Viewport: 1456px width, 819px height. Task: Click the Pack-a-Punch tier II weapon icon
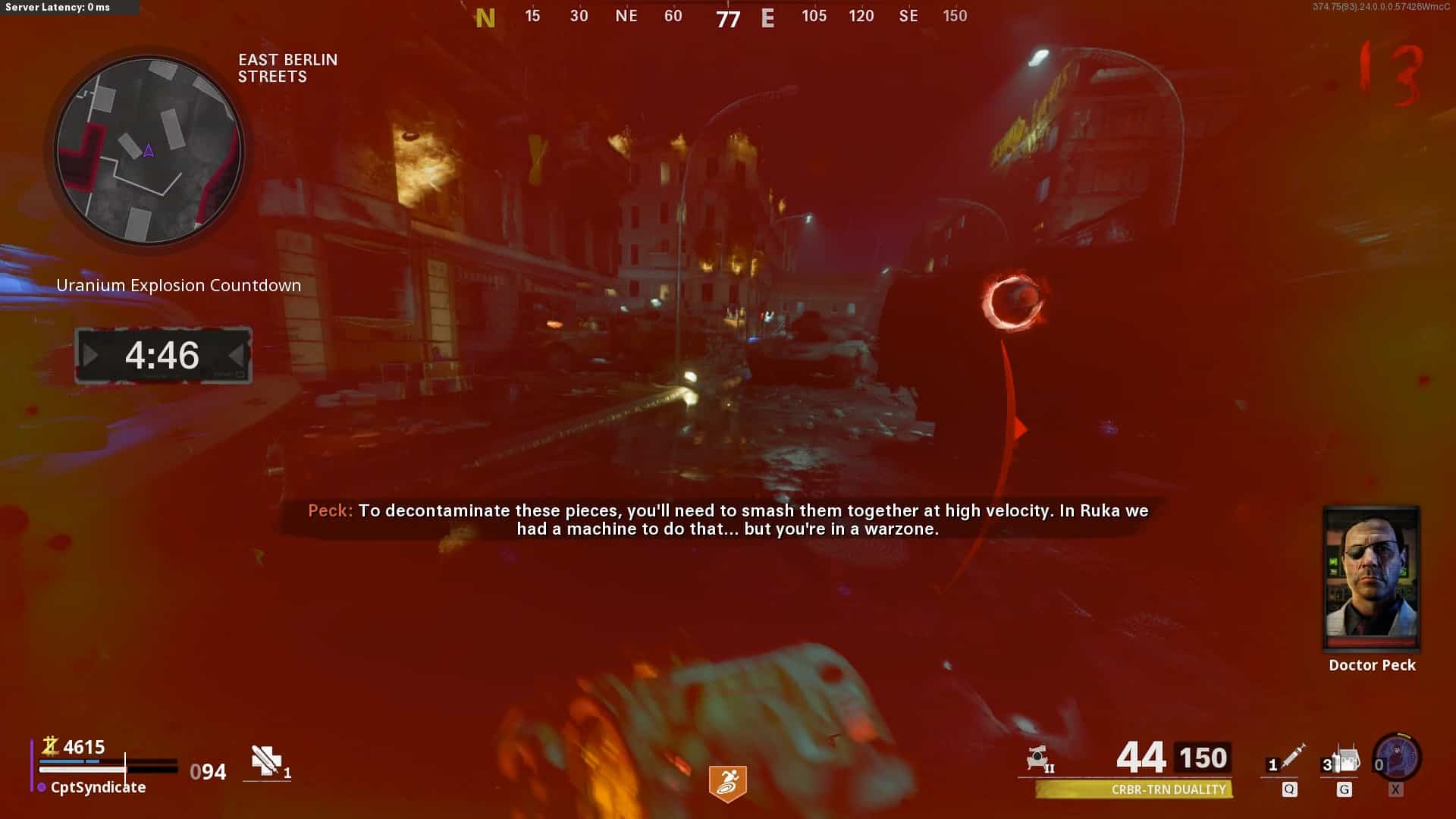click(1039, 758)
